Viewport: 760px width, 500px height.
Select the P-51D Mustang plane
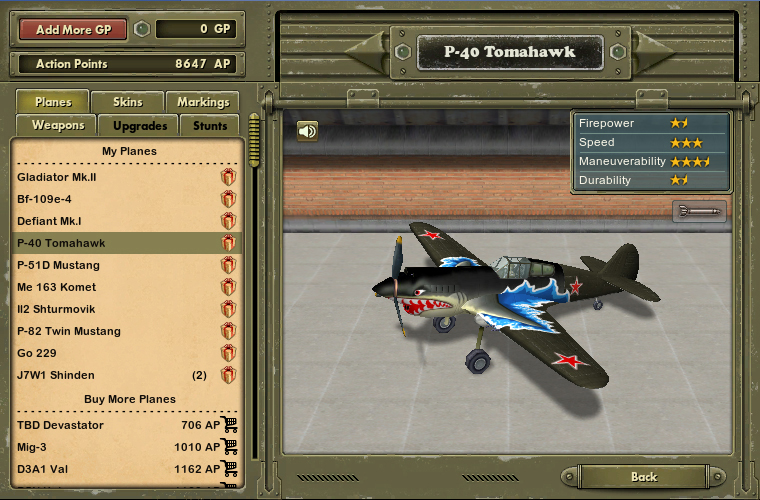(58, 265)
